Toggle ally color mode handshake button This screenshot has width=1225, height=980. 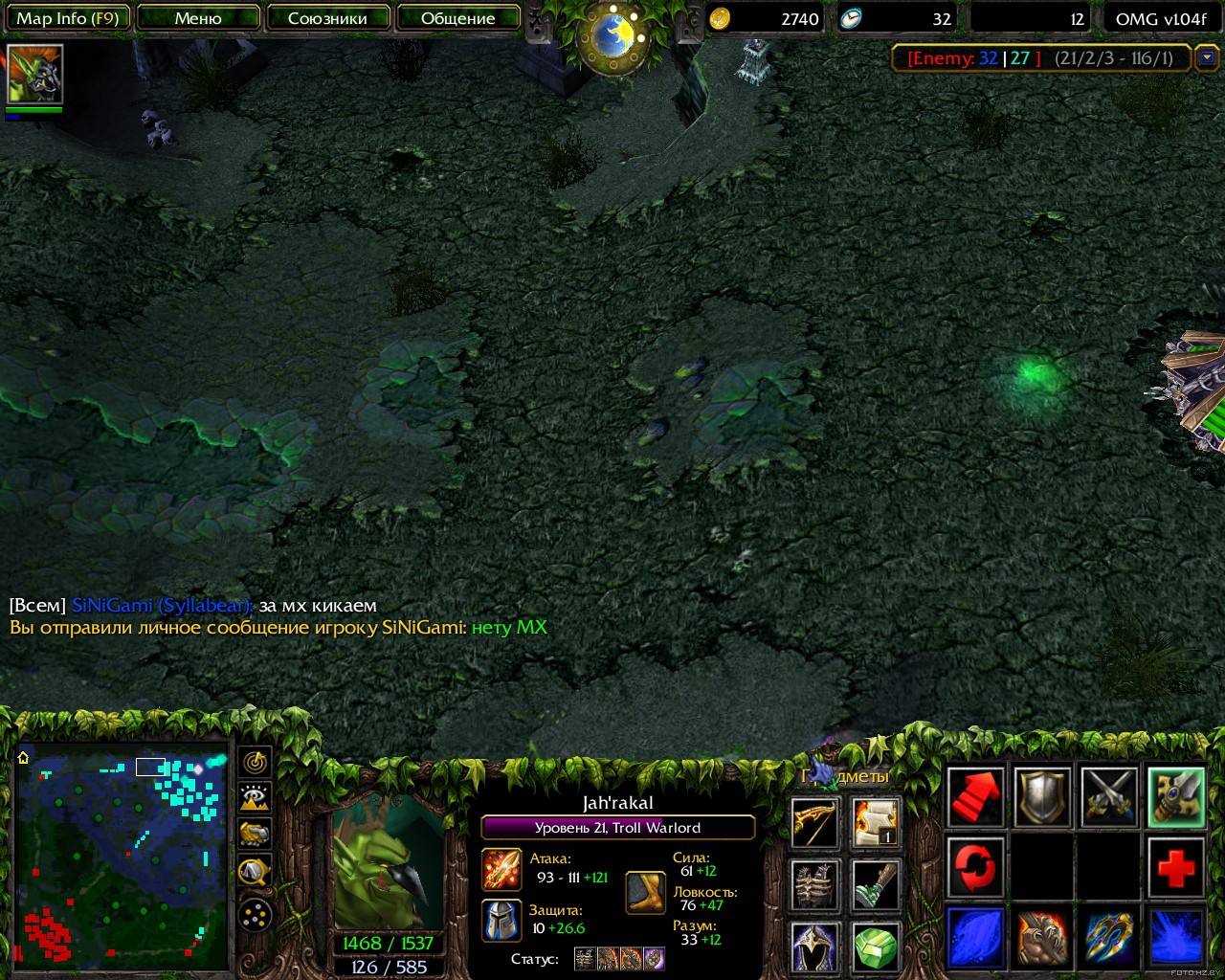(x=255, y=835)
